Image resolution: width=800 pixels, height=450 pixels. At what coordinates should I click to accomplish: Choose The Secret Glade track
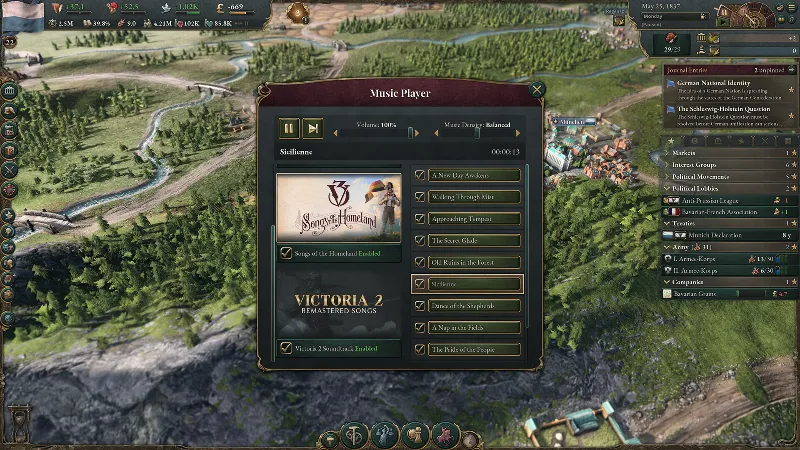click(475, 240)
